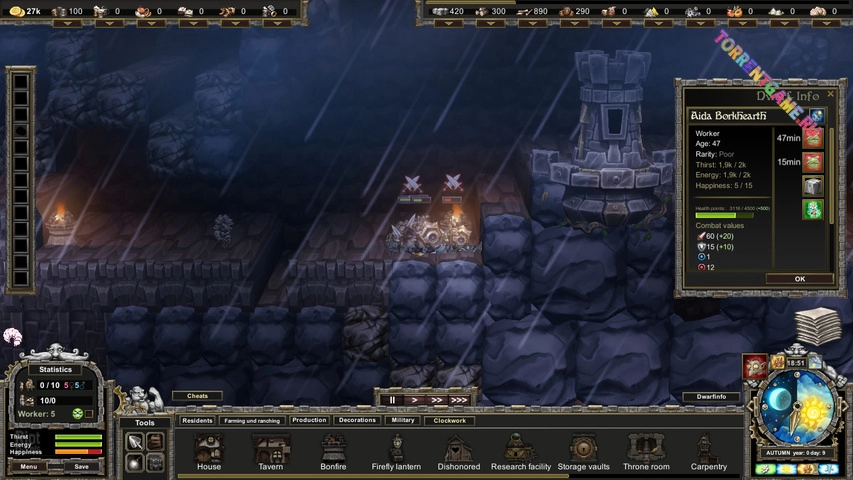Pause the game speed
Image resolution: width=853 pixels, height=480 pixels.
[x=392, y=400]
